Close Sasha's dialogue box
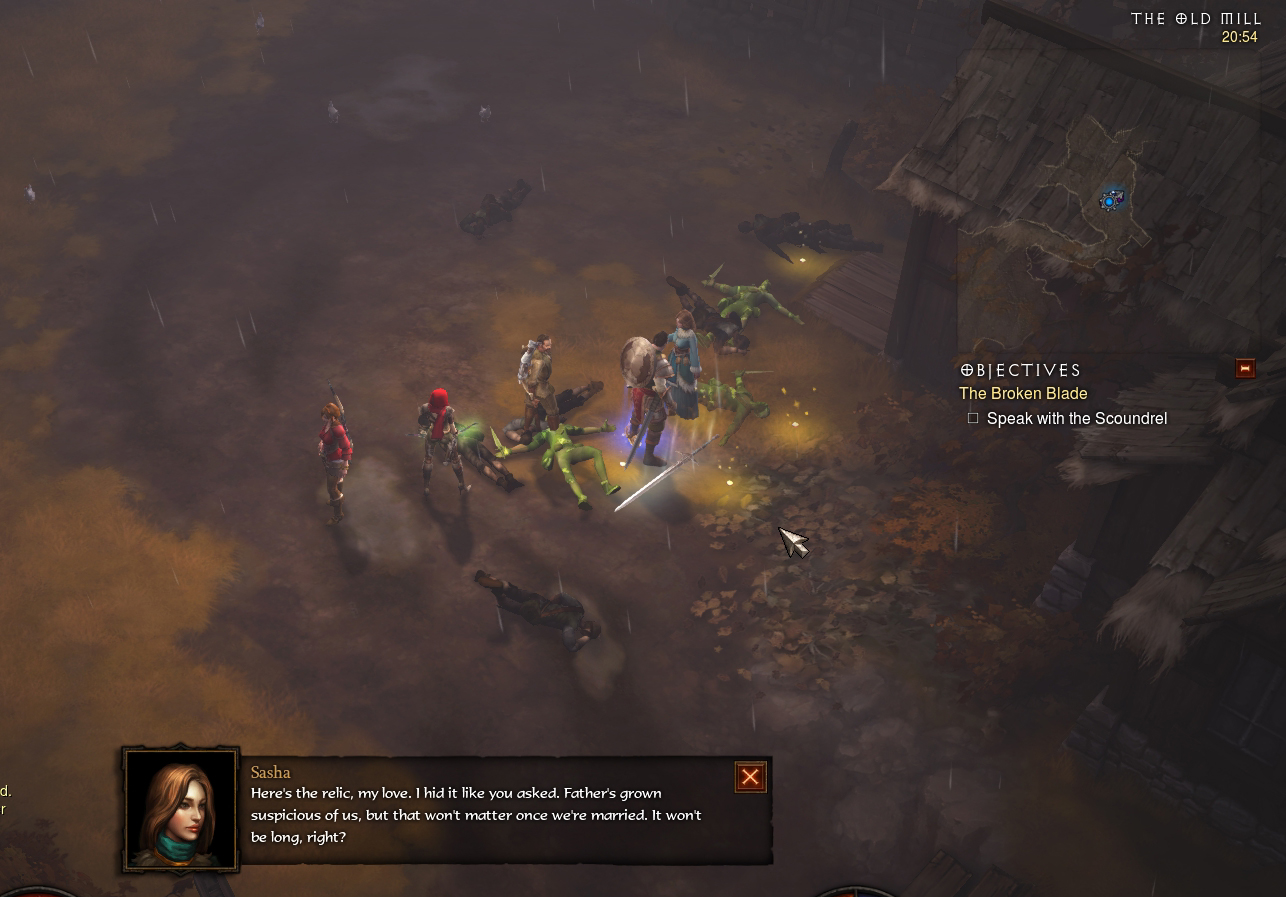Screen dimensions: 1286x897 coord(750,777)
